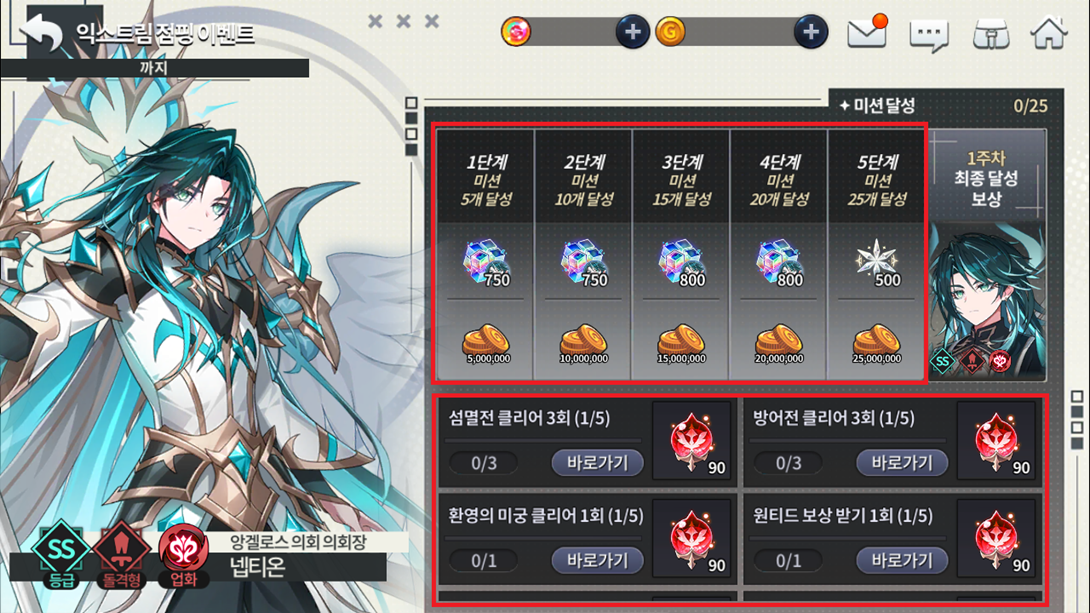Go back with the arrow button

[x=44, y=33]
